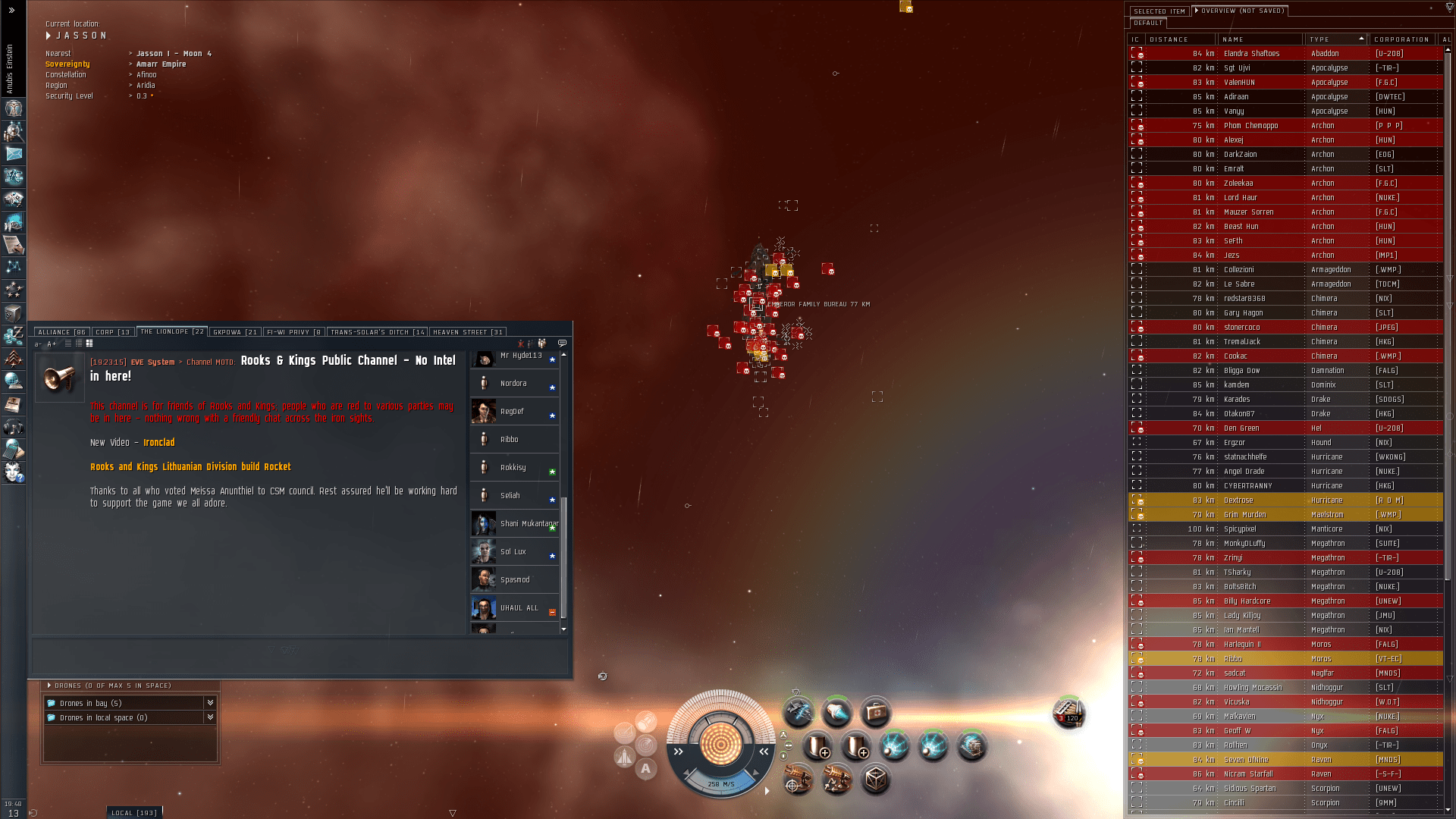The width and height of the screenshot is (1456, 819).
Task: Toggle the blocked members red X icon
Action: pyautogui.click(x=521, y=343)
